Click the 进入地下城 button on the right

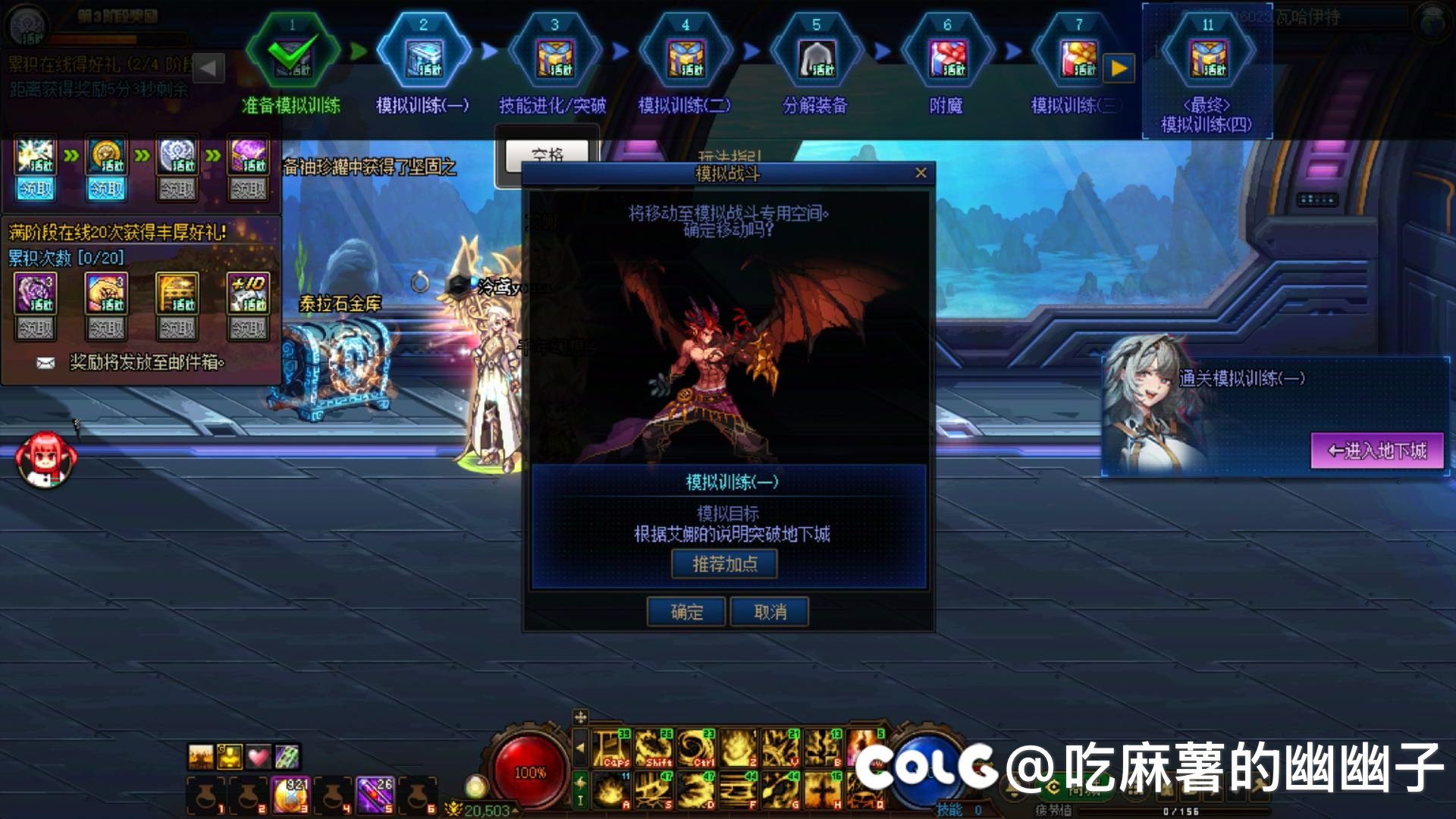click(1376, 451)
